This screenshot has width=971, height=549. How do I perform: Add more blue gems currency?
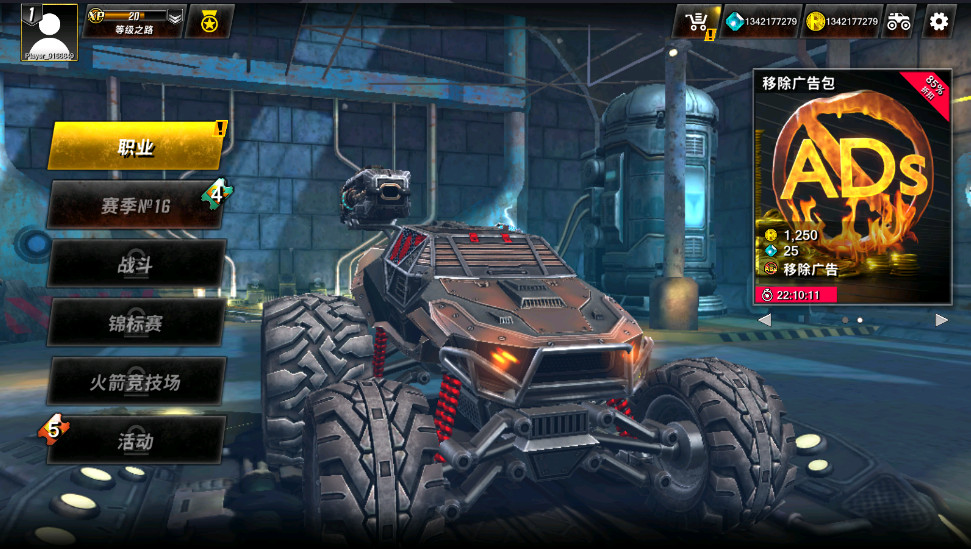(762, 21)
